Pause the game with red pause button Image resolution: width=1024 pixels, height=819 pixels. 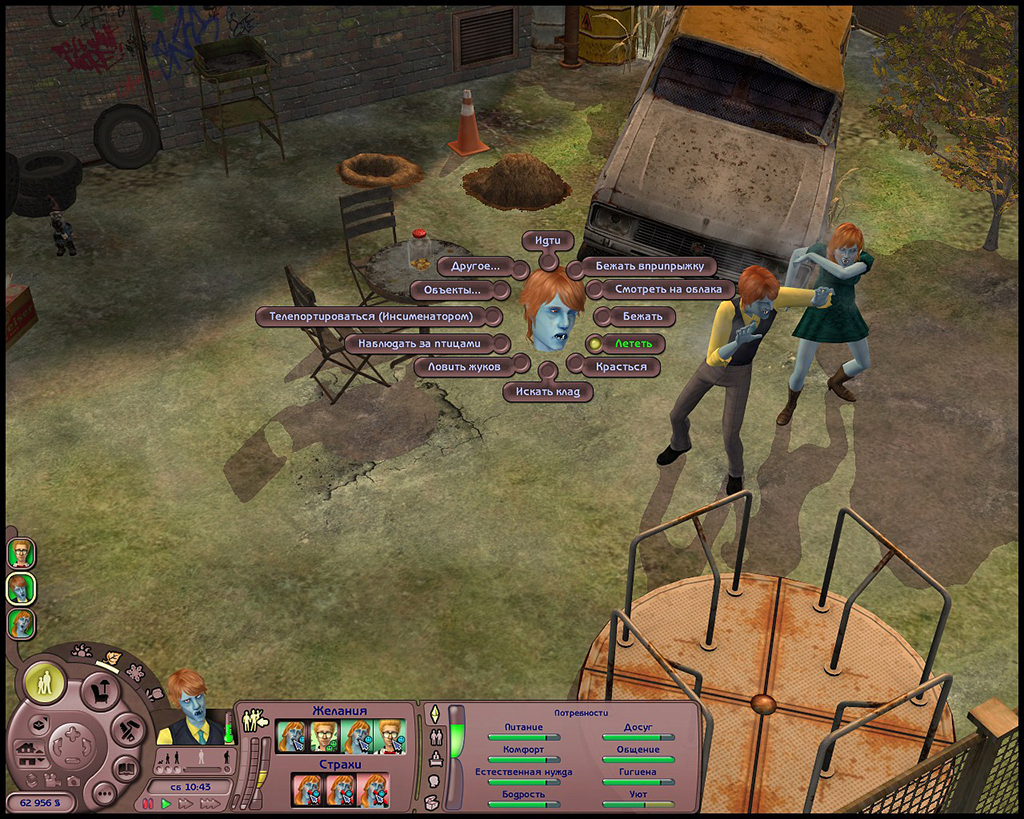click(x=148, y=803)
